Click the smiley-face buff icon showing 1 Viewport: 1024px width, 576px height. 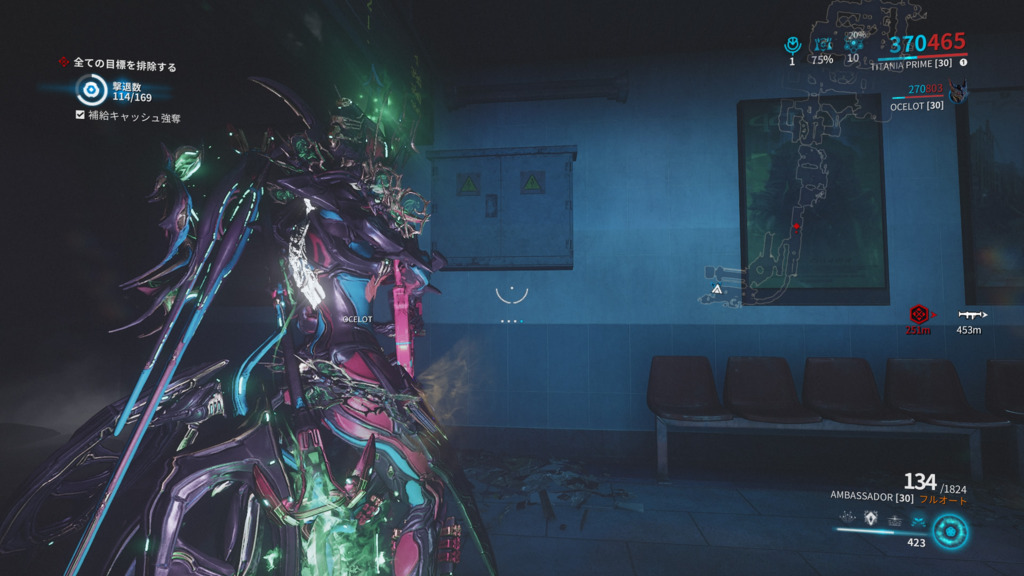click(792, 44)
